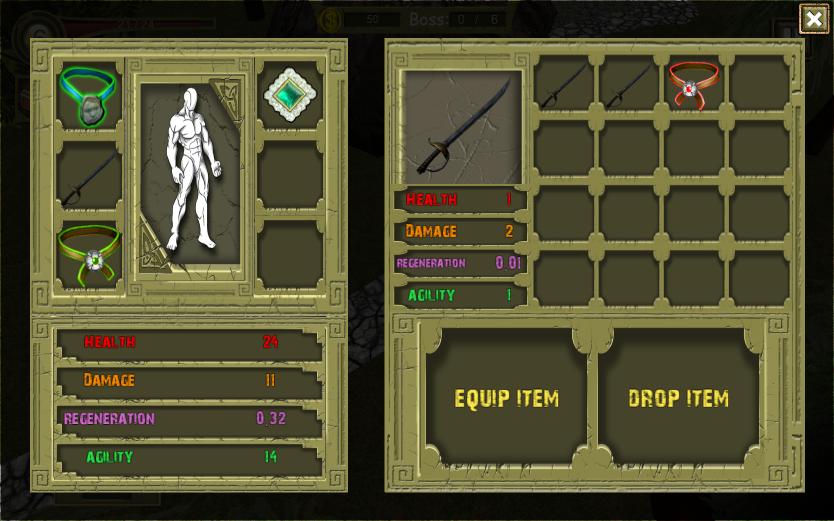Select the equipped sword slot
Screen dimensions: 834x521
(x=89, y=178)
